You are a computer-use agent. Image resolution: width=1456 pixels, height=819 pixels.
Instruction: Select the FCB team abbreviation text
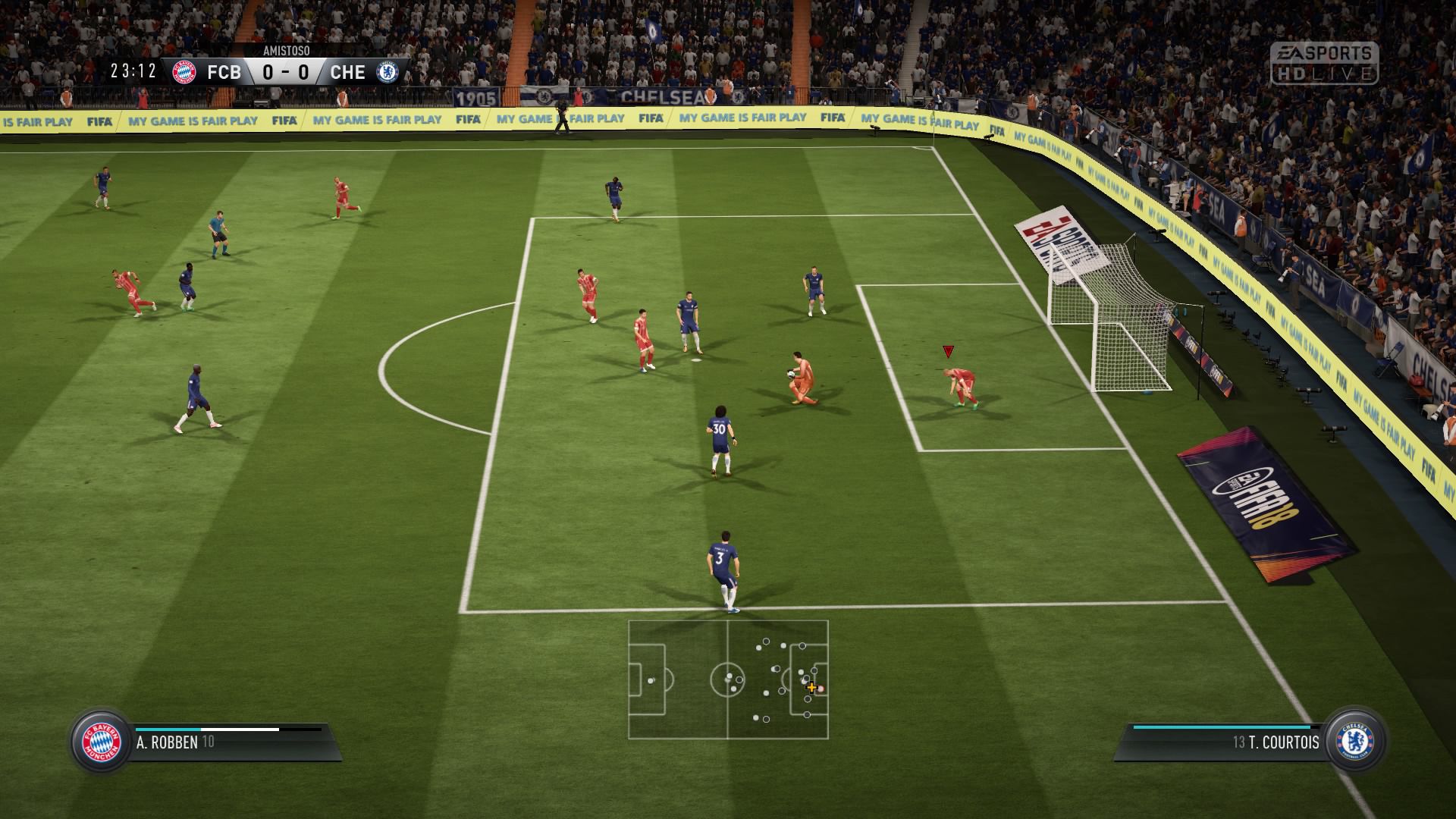225,72
